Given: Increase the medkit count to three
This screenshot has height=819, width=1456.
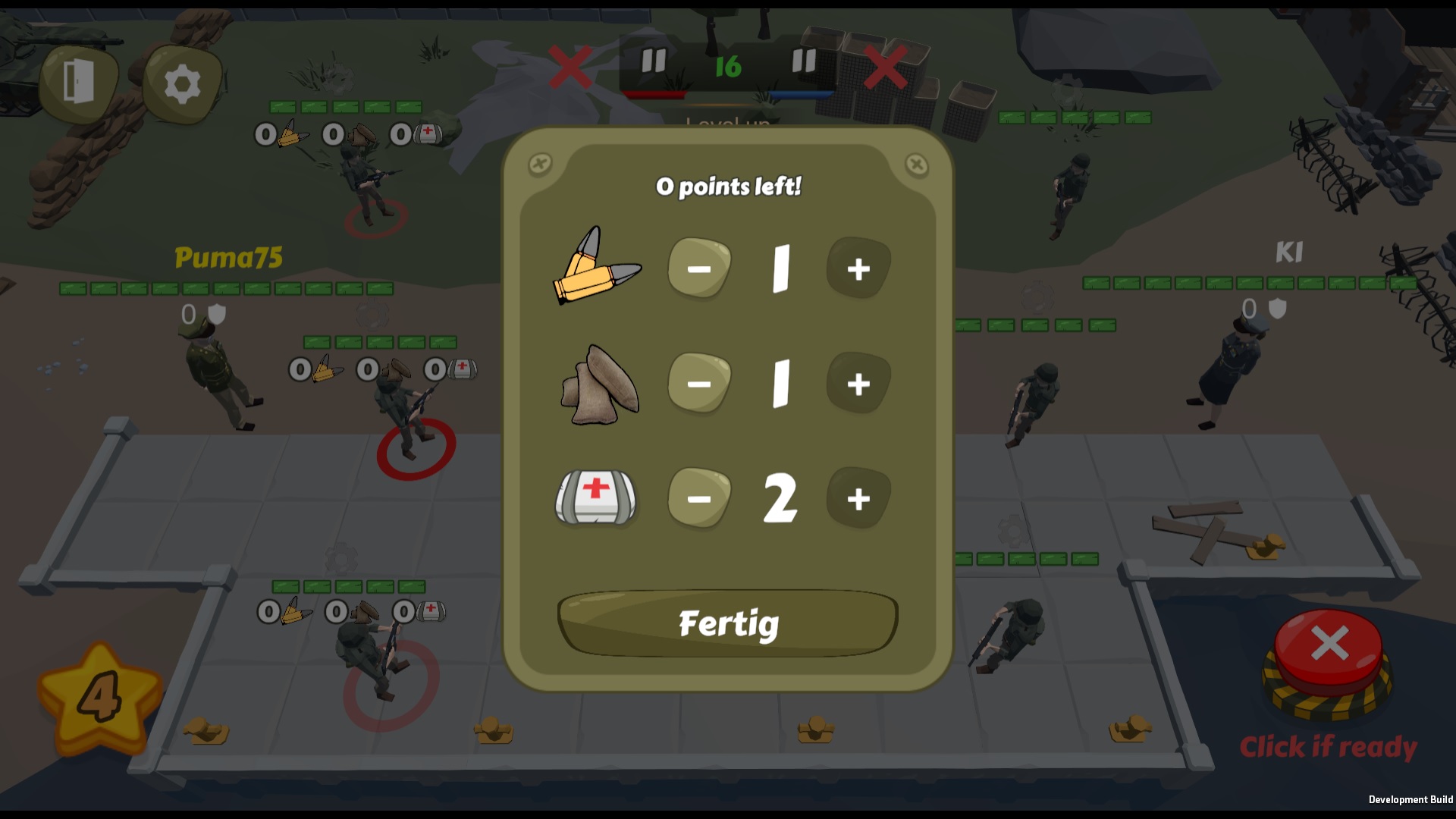Looking at the screenshot, I should tap(858, 498).
